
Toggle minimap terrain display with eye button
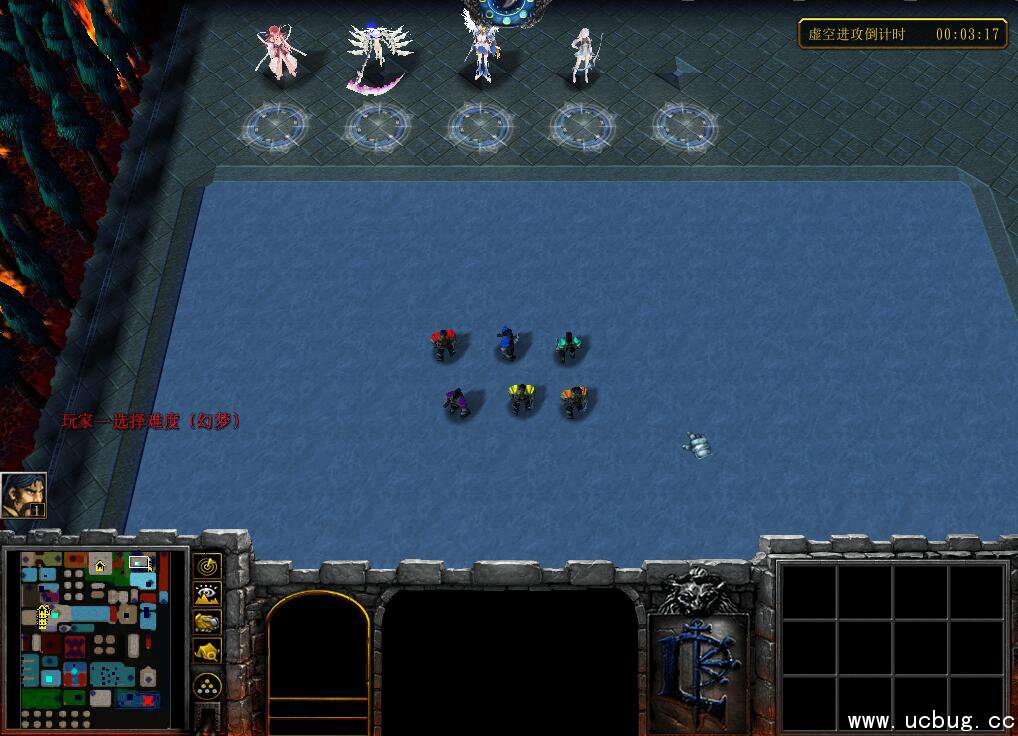207,593
